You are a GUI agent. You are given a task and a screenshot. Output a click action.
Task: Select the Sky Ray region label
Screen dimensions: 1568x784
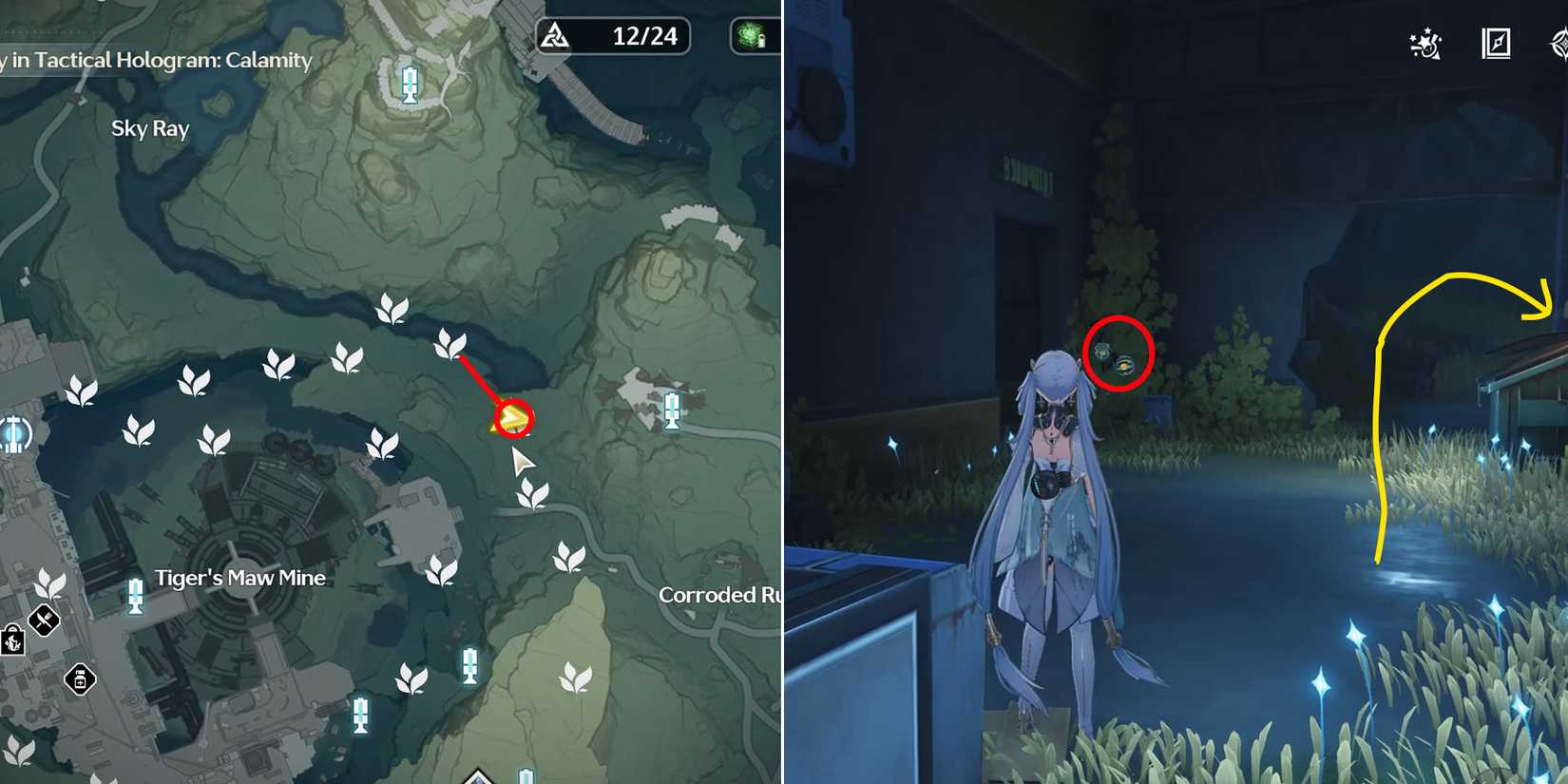(x=149, y=128)
